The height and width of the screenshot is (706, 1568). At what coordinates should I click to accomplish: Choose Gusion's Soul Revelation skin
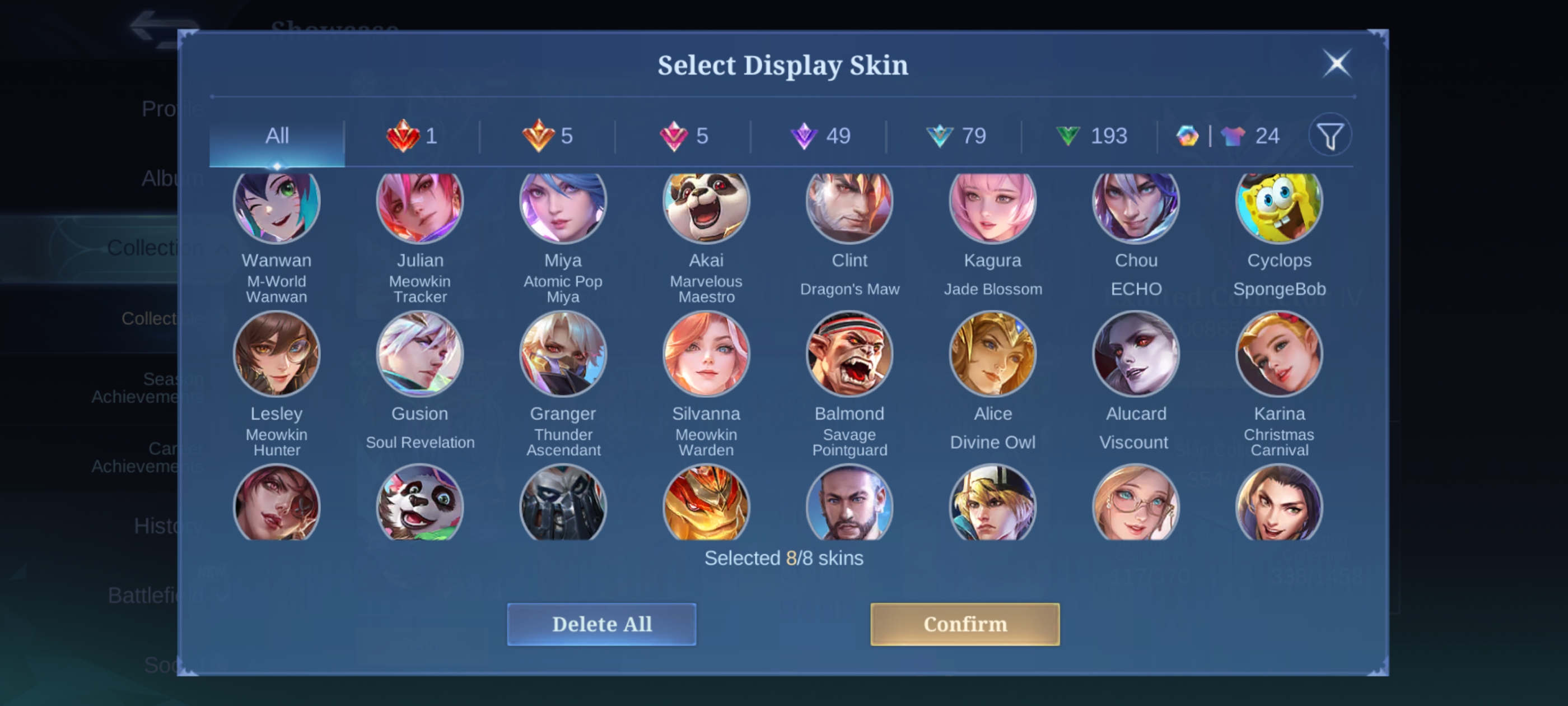point(420,354)
